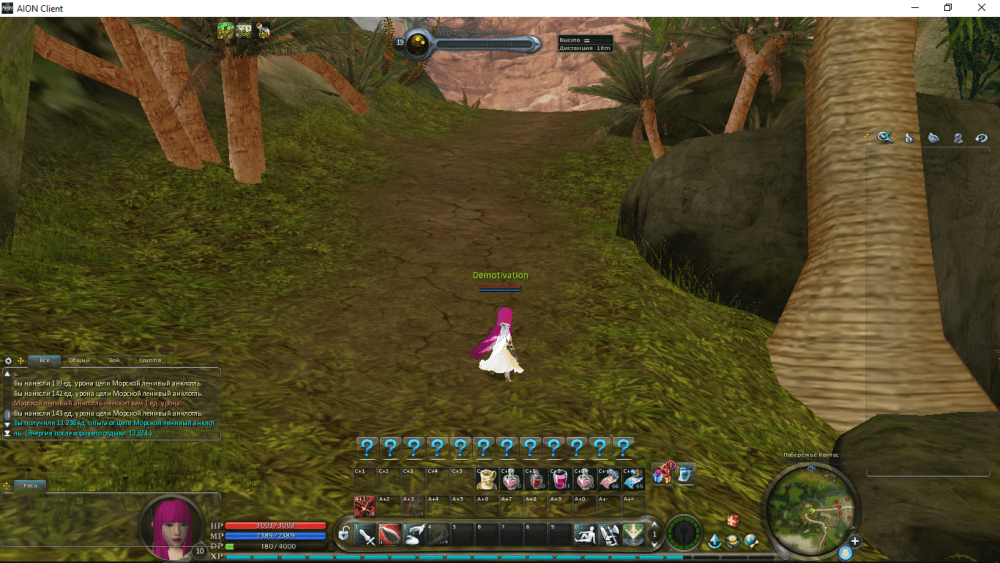This screenshot has height=563, width=1000.
Task: Click the minimap plus button
Action: 854,542
